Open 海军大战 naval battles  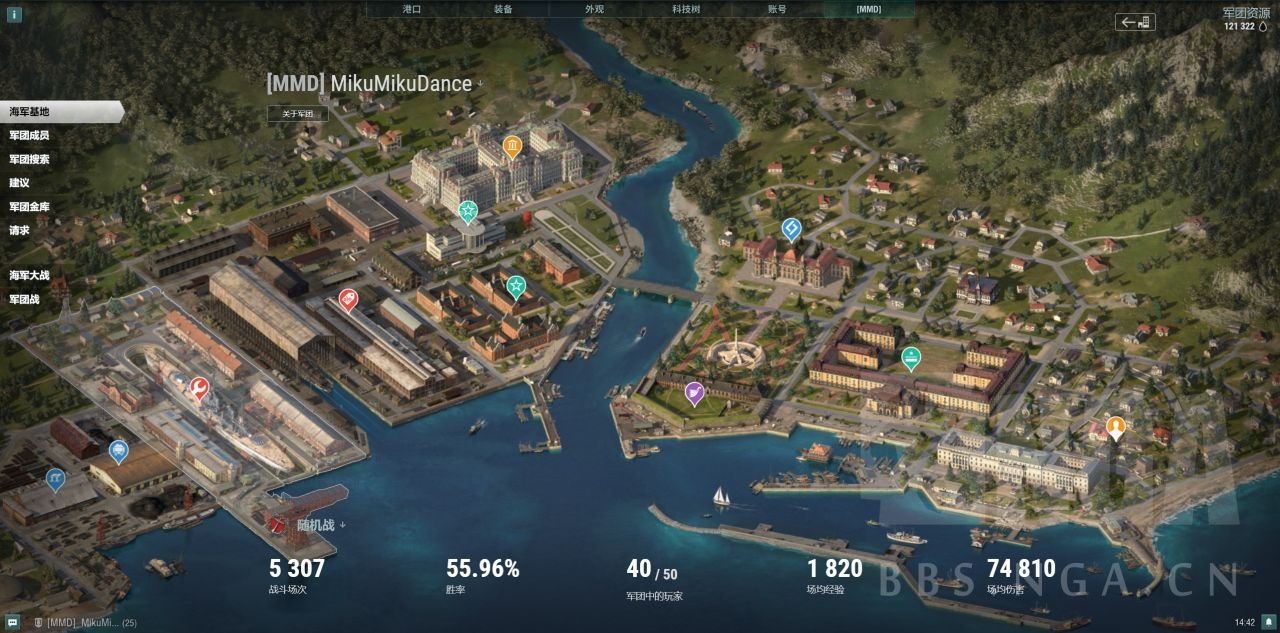[x=30, y=275]
